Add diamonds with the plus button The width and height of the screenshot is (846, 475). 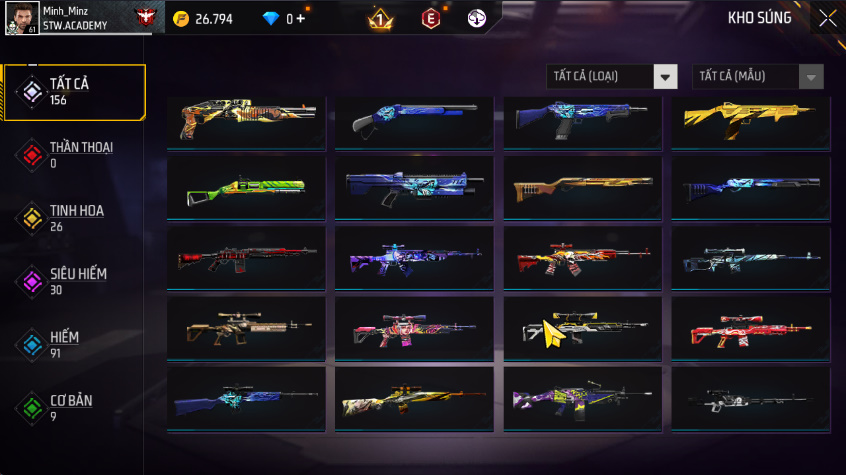[302, 19]
